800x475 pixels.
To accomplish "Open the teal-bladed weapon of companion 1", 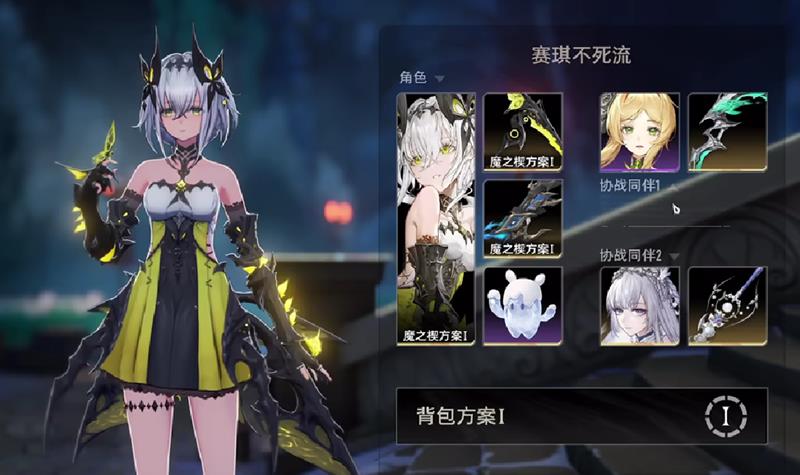I will click(x=727, y=131).
